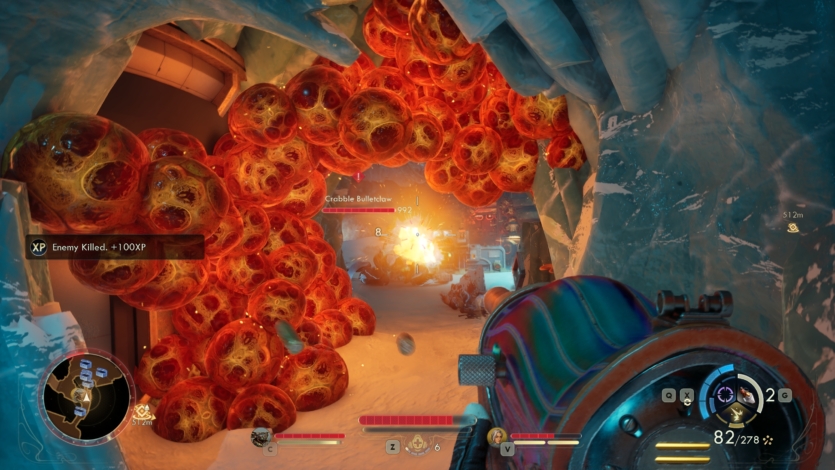The width and height of the screenshot is (835, 470).
Task: Click the circular minimap
Action: 85,395
